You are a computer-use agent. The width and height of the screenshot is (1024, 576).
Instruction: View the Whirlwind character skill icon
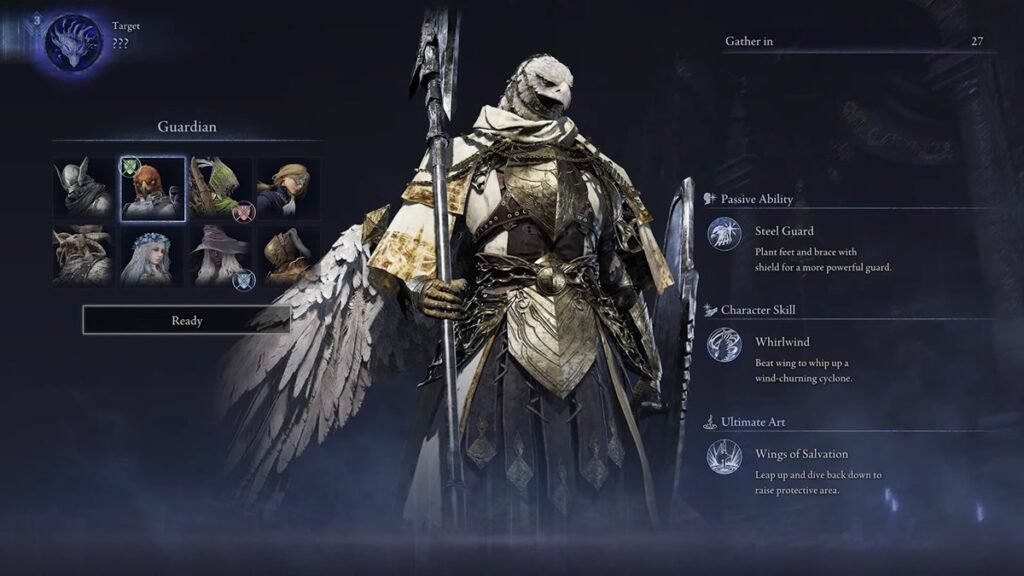click(724, 344)
